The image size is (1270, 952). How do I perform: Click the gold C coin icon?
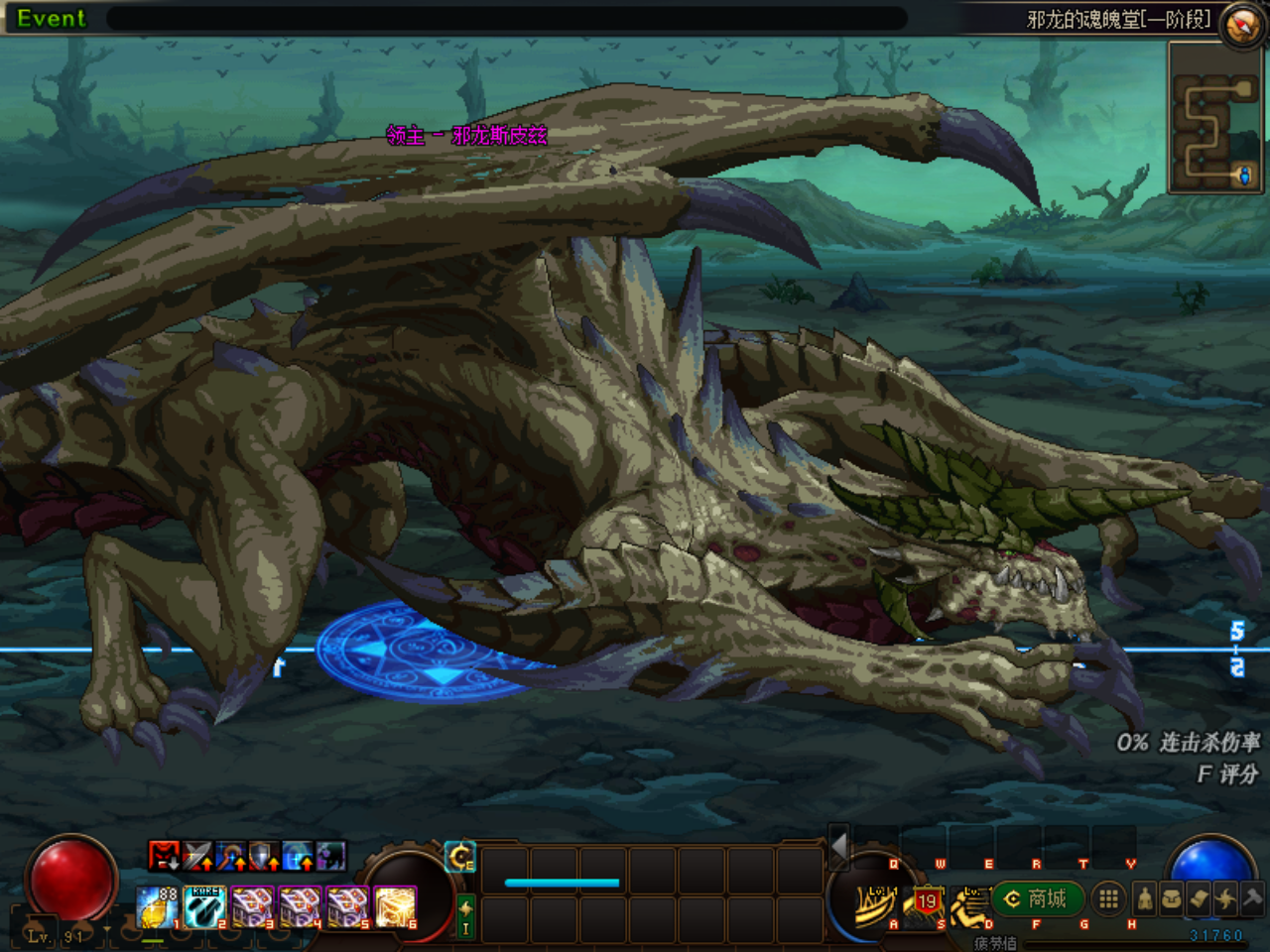point(460,857)
